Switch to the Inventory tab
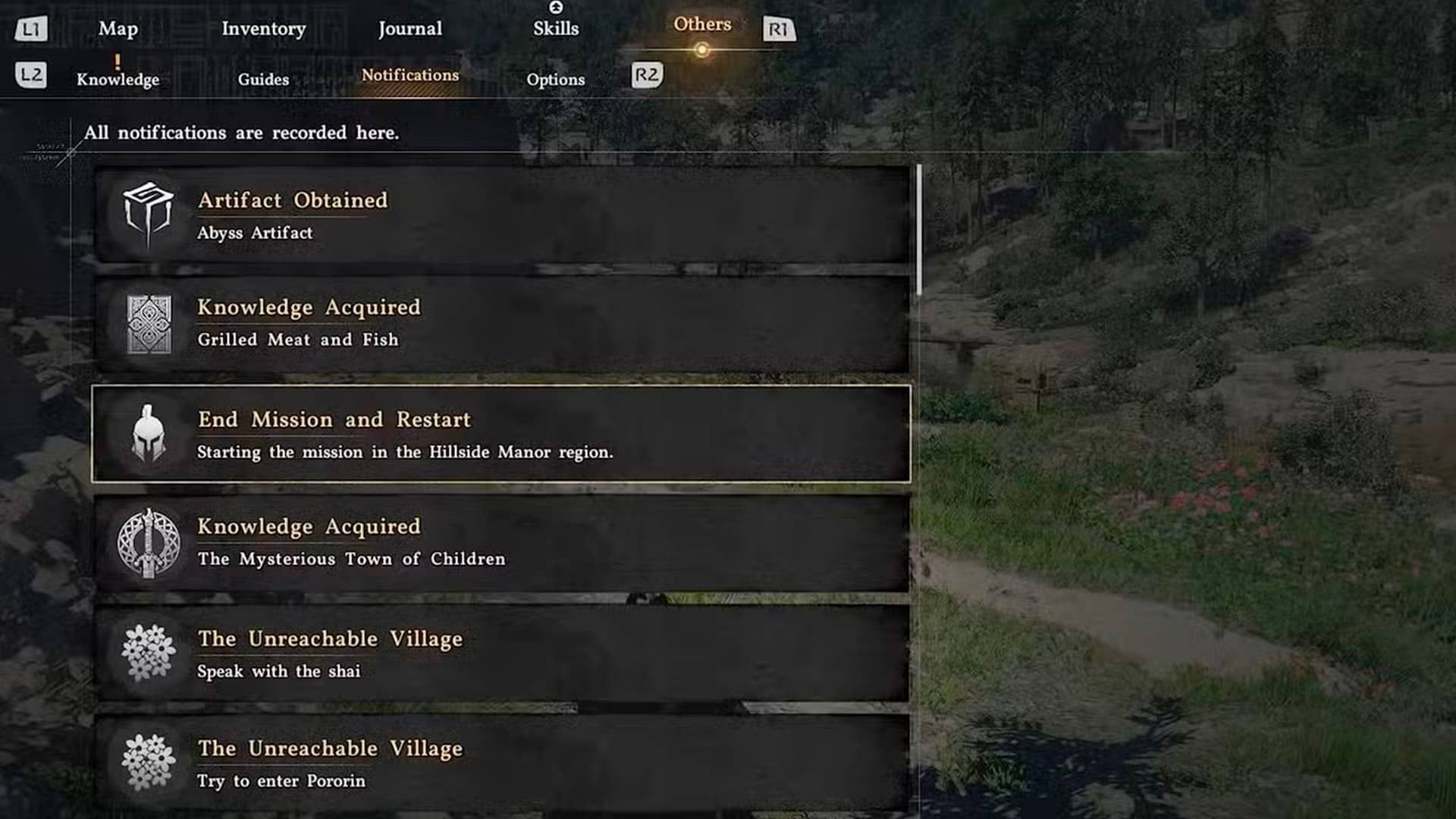The height and width of the screenshot is (819, 1456). coord(263,29)
